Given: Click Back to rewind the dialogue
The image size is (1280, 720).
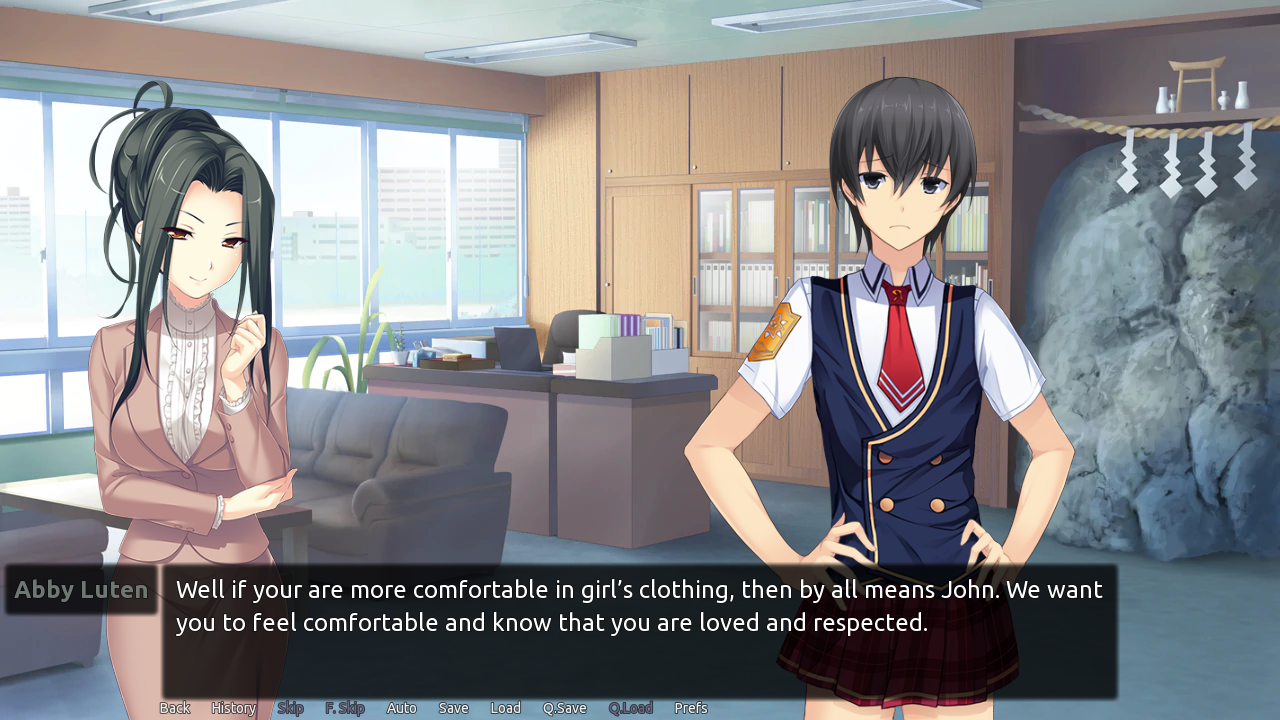Looking at the screenshot, I should pyautogui.click(x=174, y=707).
